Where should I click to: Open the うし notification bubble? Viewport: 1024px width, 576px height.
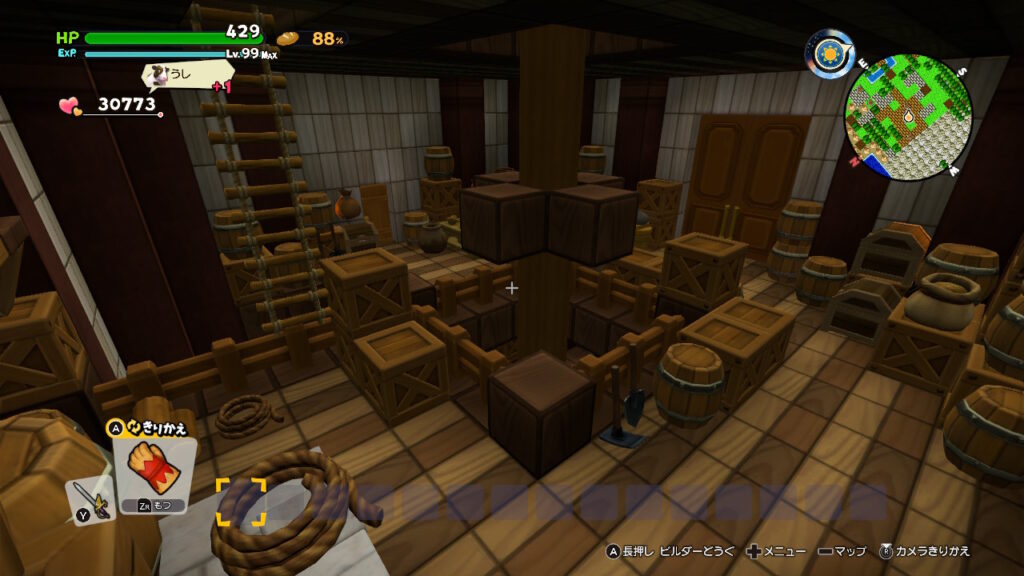coord(186,75)
